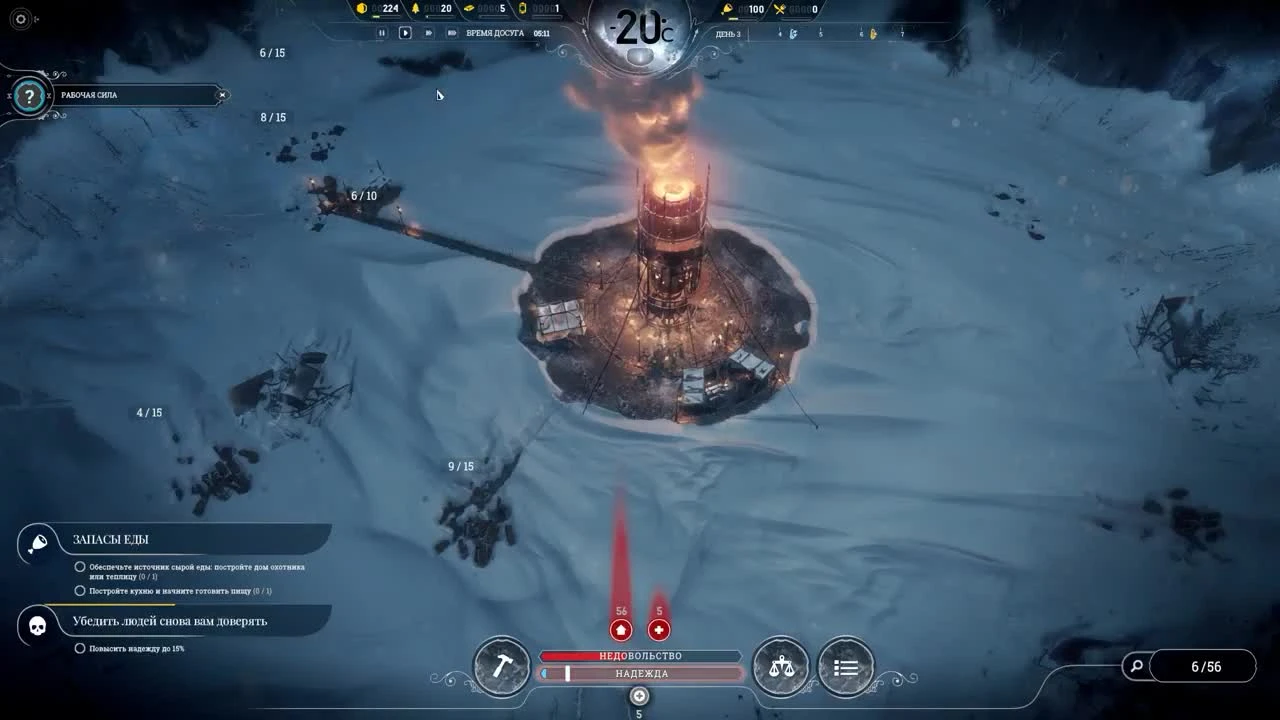The width and height of the screenshot is (1280, 720).
Task: Click the sick medical cross icon showing 5
Action: pyautogui.click(x=659, y=629)
